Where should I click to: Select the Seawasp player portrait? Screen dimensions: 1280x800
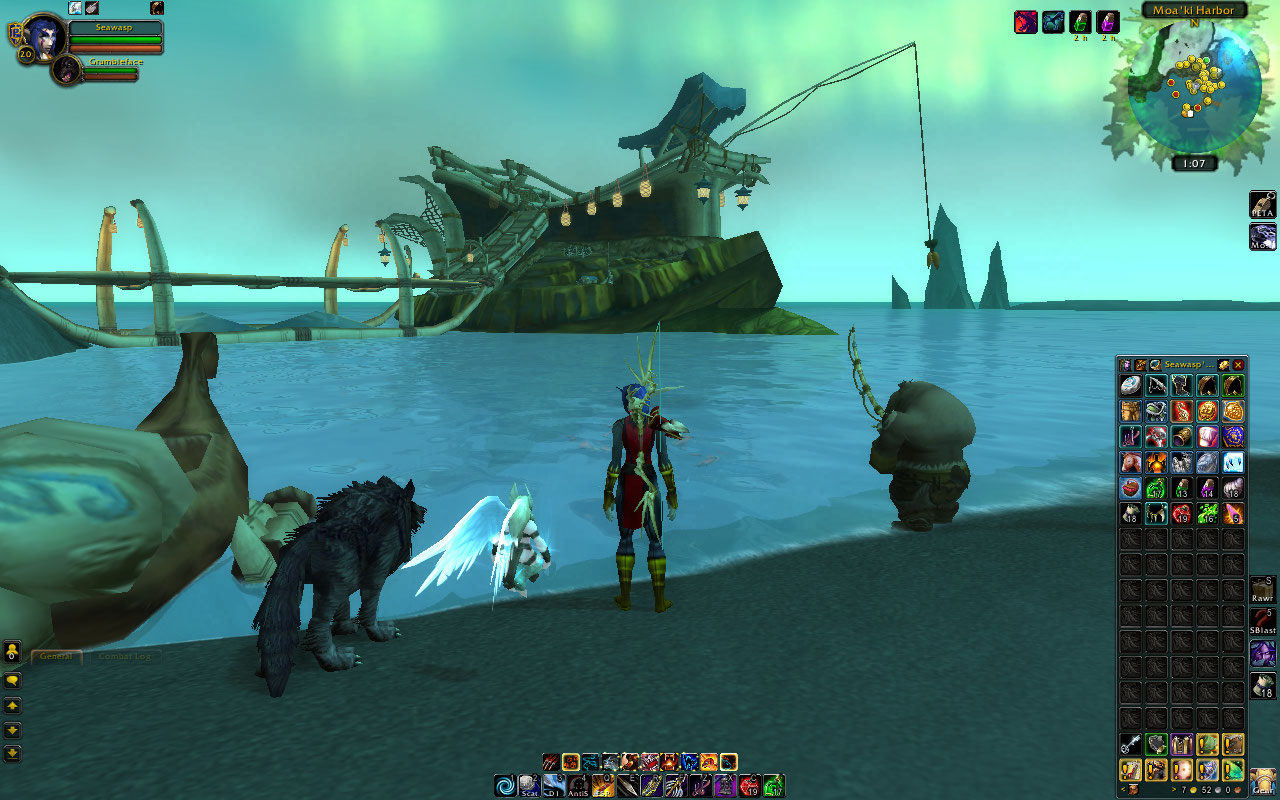pyautogui.click(x=43, y=36)
